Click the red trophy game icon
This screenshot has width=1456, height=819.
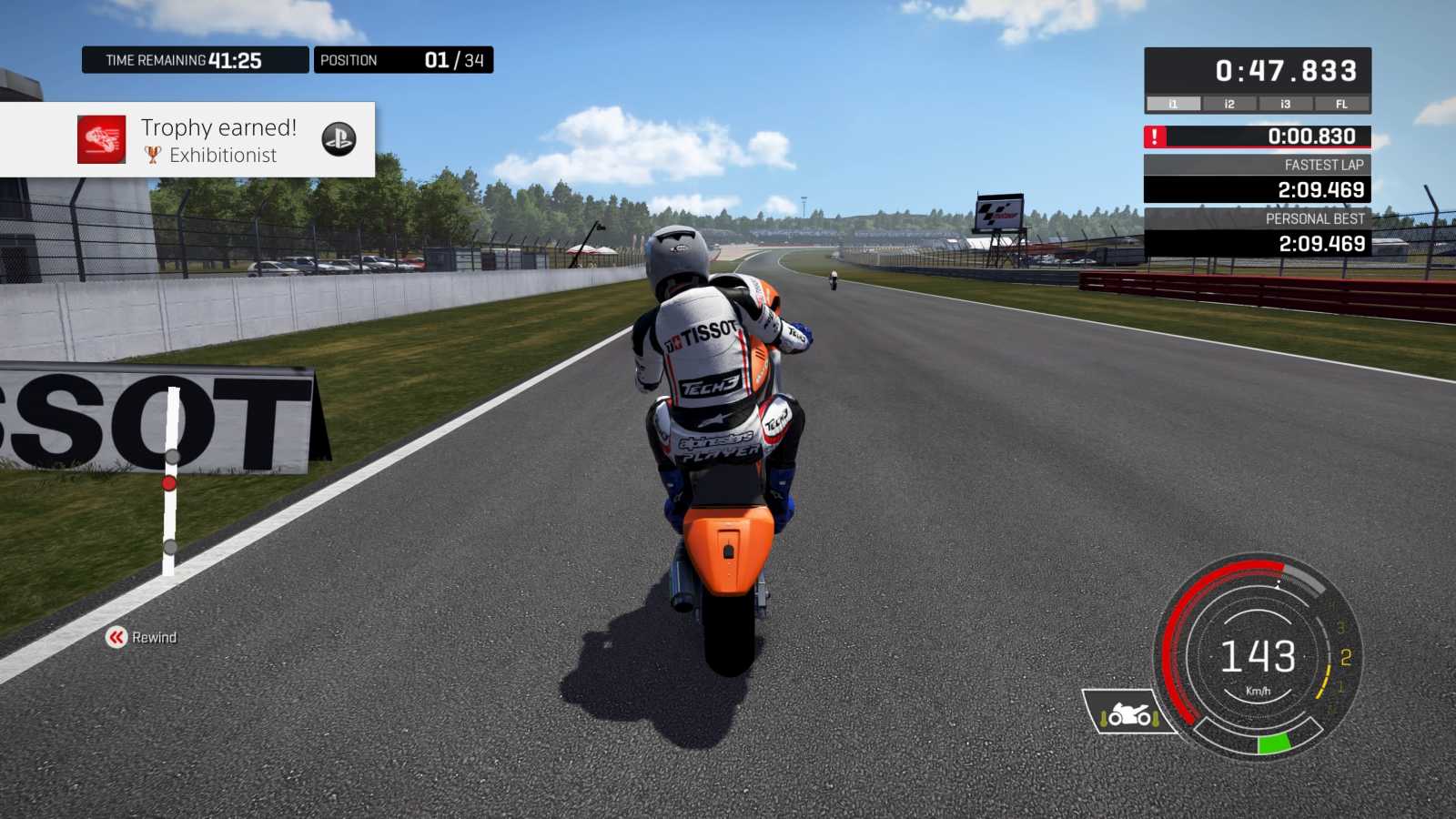click(x=101, y=139)
